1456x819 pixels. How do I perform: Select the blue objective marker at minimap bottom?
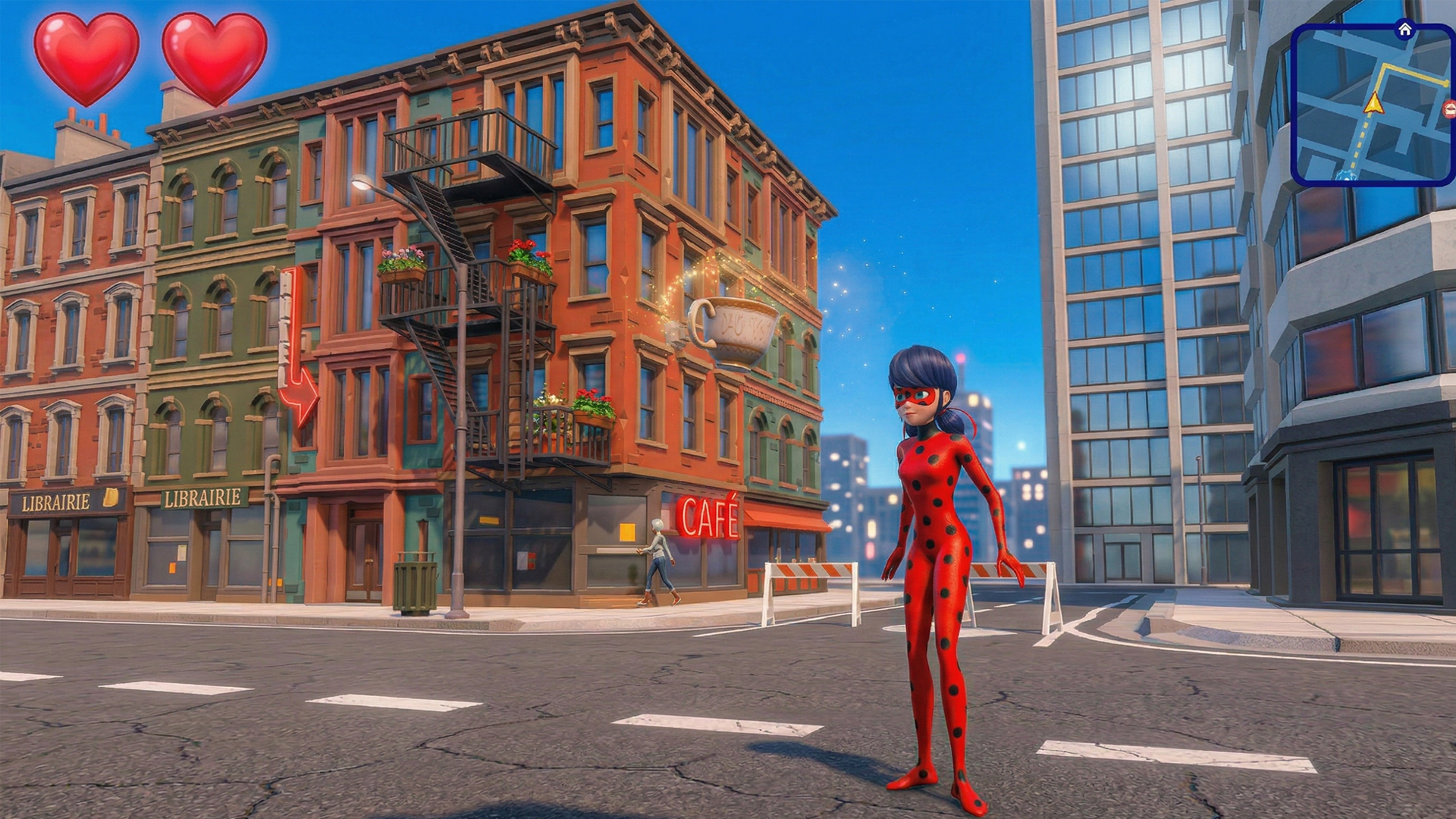[1346, 176]
